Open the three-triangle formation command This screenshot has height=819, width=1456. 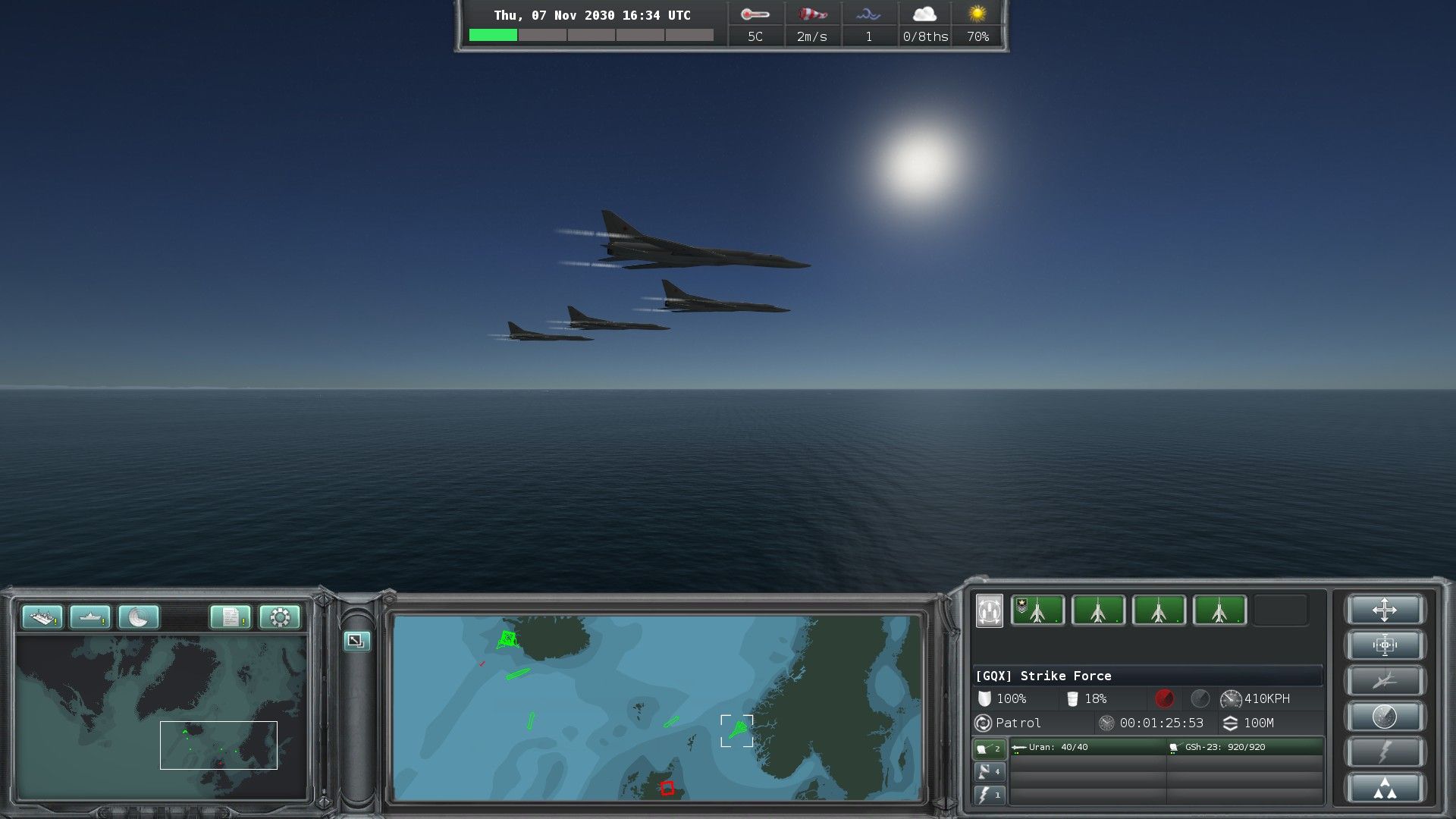(1384, 788)
